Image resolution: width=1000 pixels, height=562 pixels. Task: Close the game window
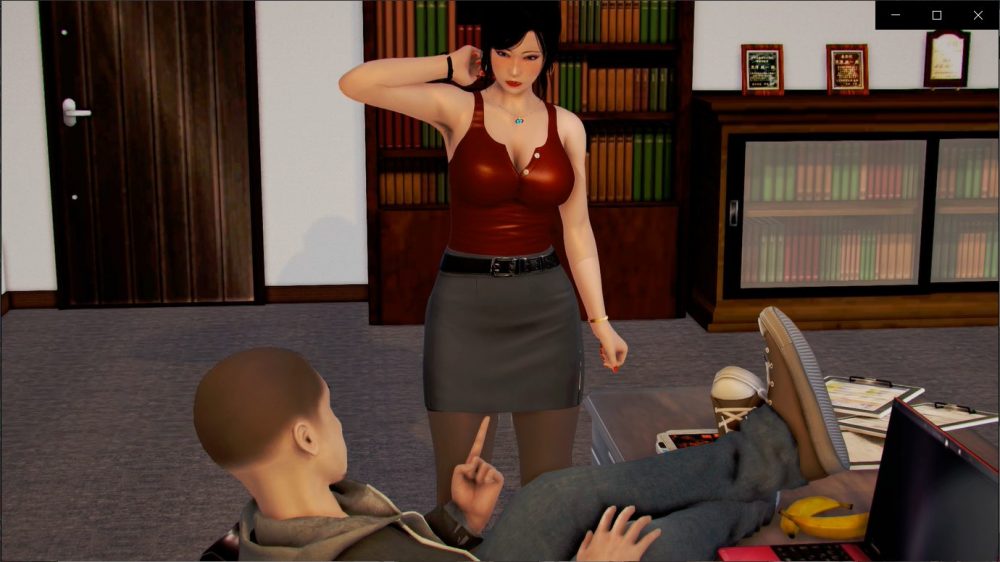click(978, 15)
